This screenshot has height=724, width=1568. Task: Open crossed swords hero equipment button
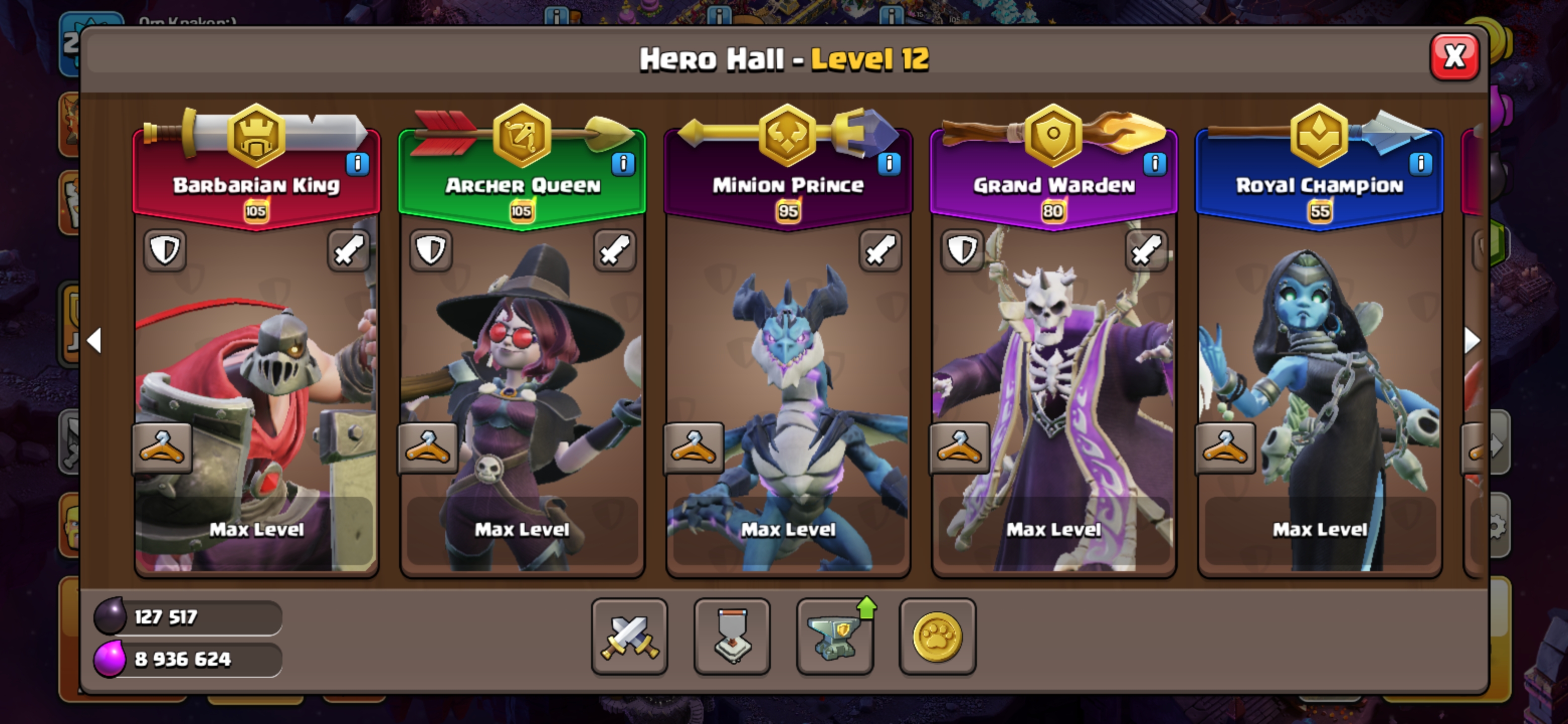pos(629,637)
